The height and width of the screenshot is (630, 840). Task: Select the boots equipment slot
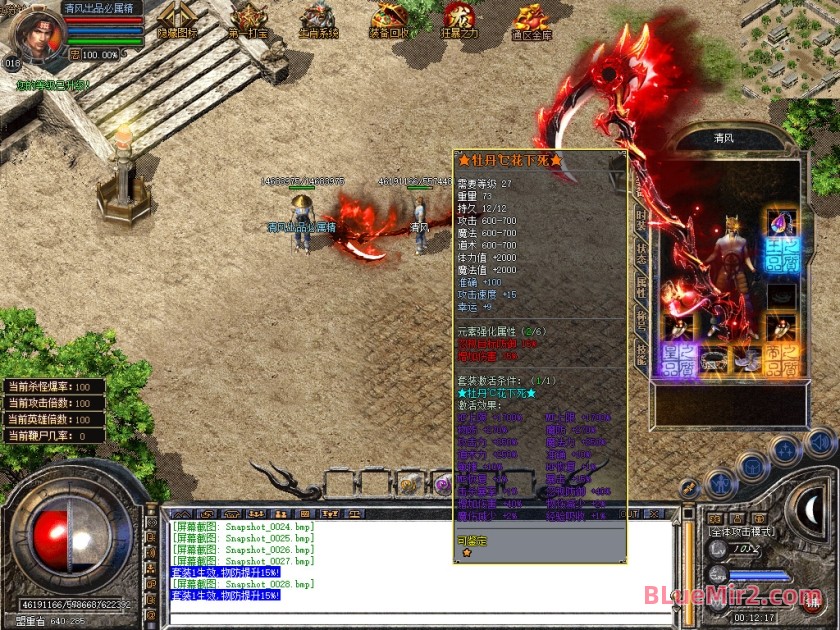(x=747, y=358)
